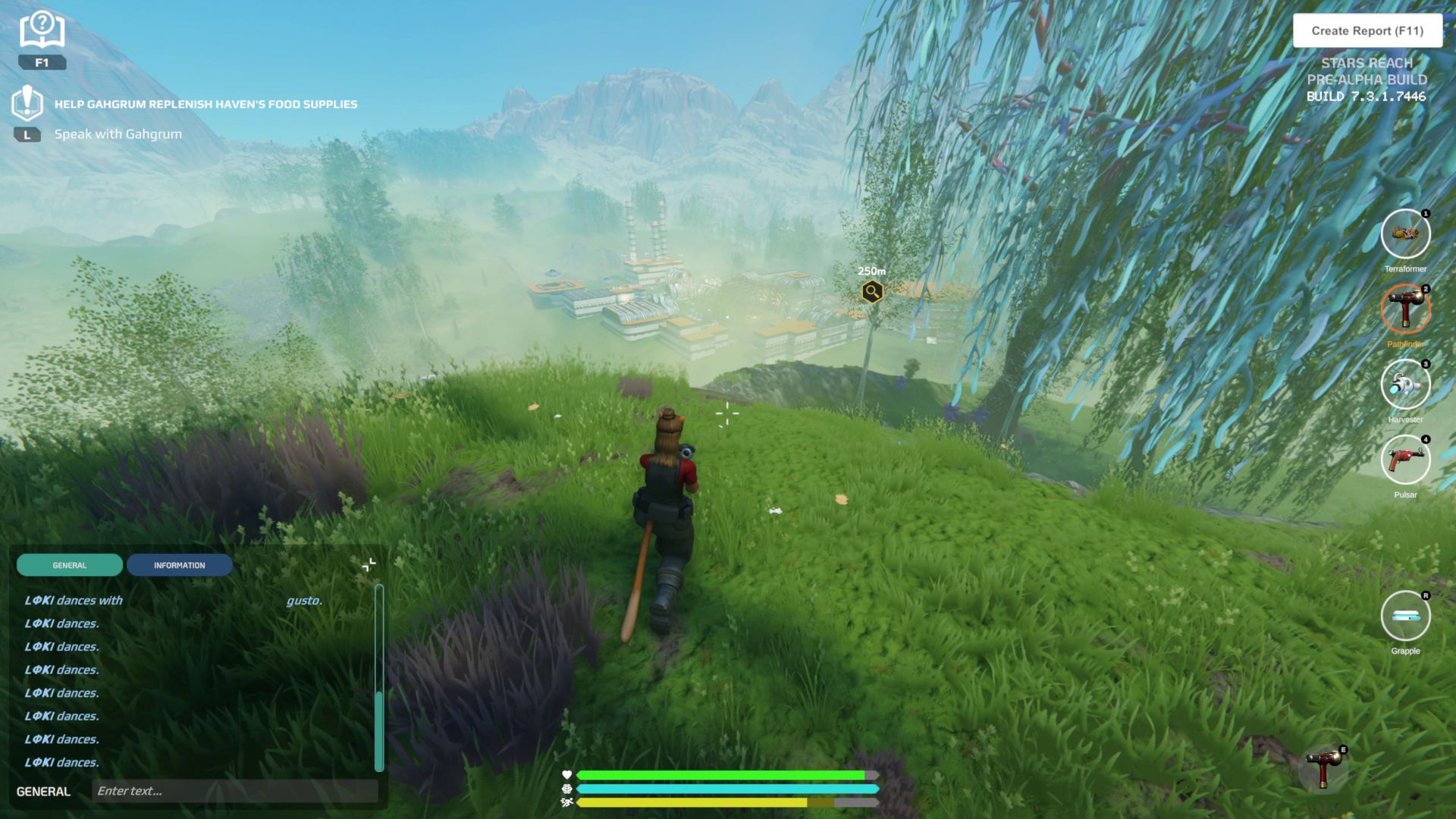
Task: Select the Pathfinder tool slot
Action: pyautogui.click(x=1405, y=309)
